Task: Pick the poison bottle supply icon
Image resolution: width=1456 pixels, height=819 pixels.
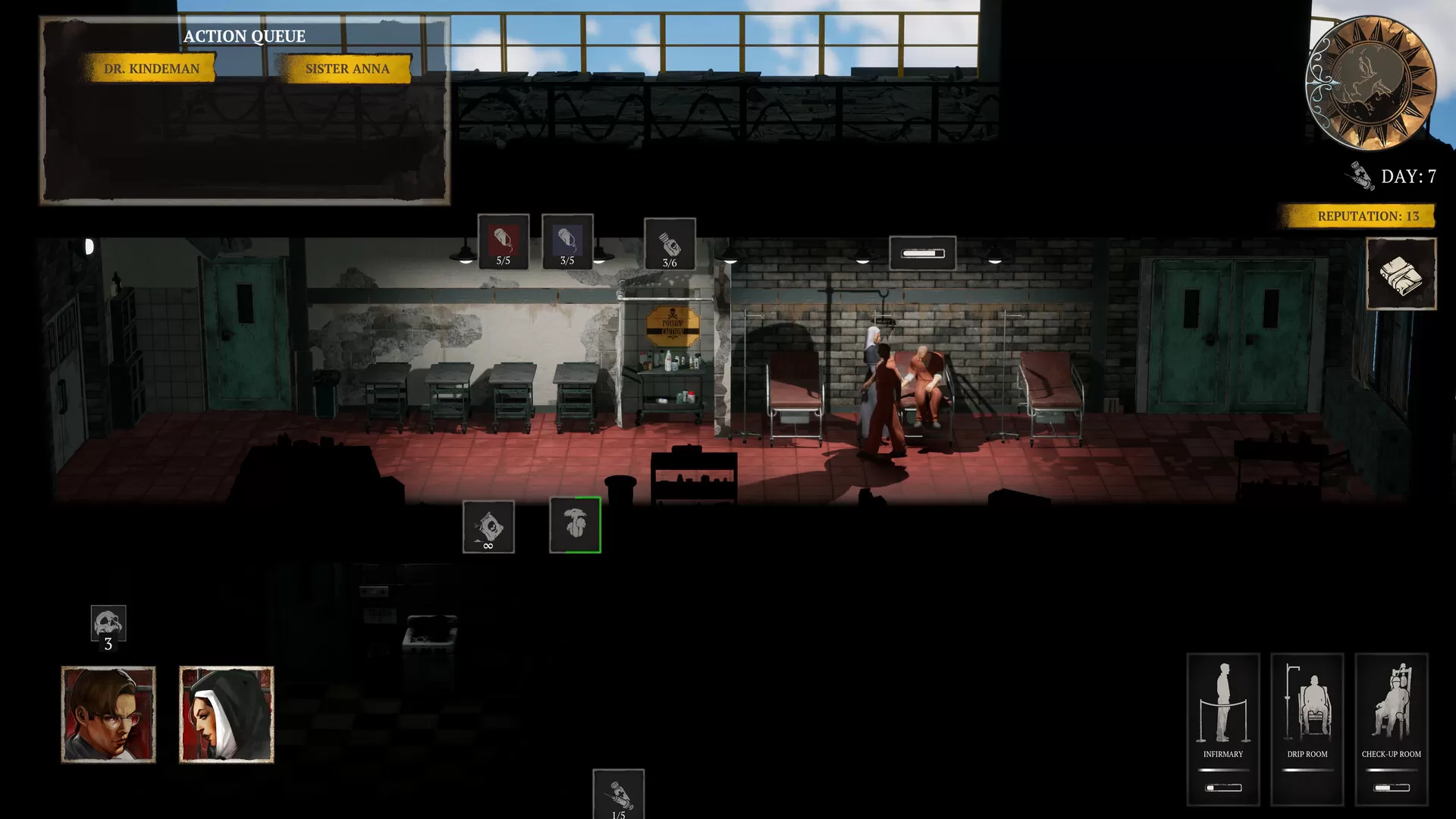Action: pyautogui.click(x=670, y=244)
